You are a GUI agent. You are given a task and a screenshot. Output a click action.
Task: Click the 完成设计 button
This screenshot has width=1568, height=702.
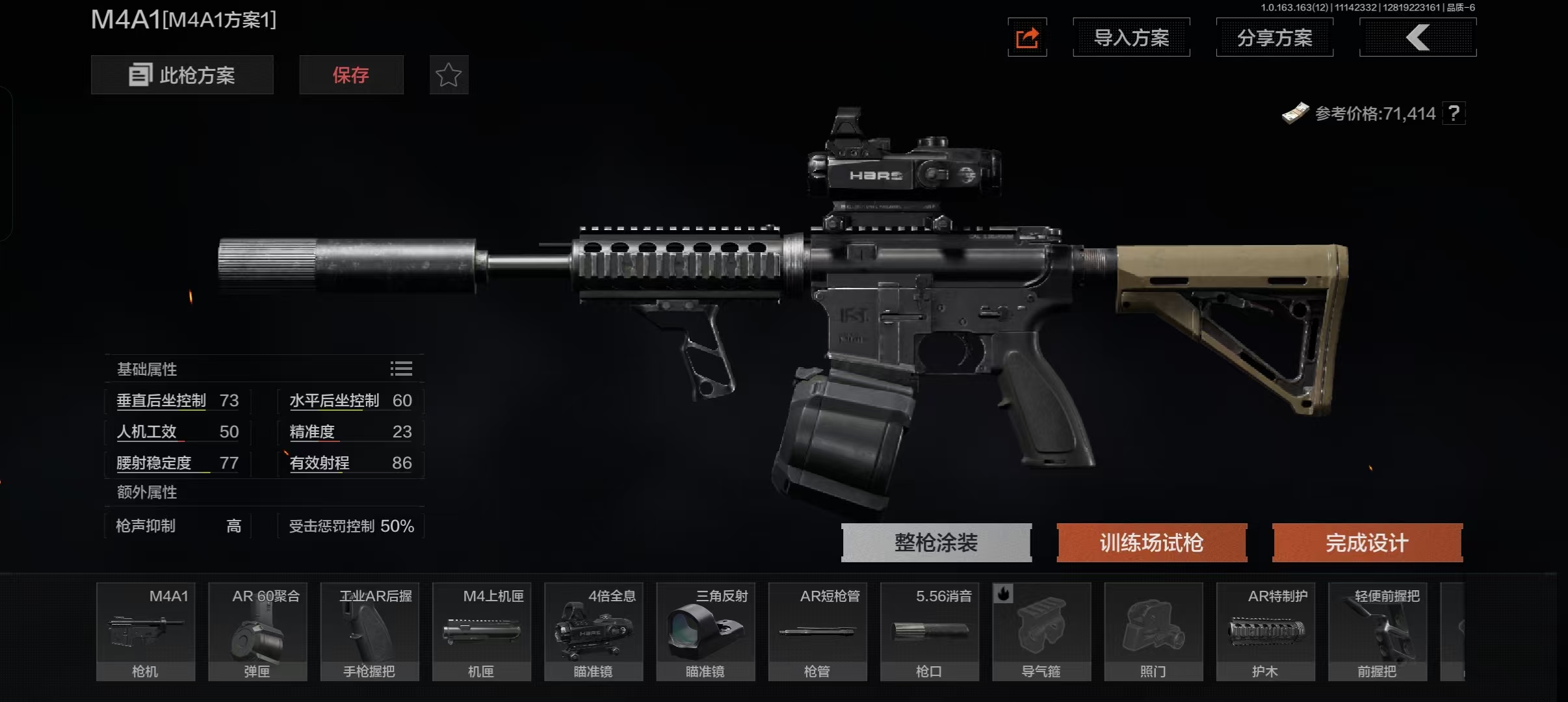[x=1367, y=542]
